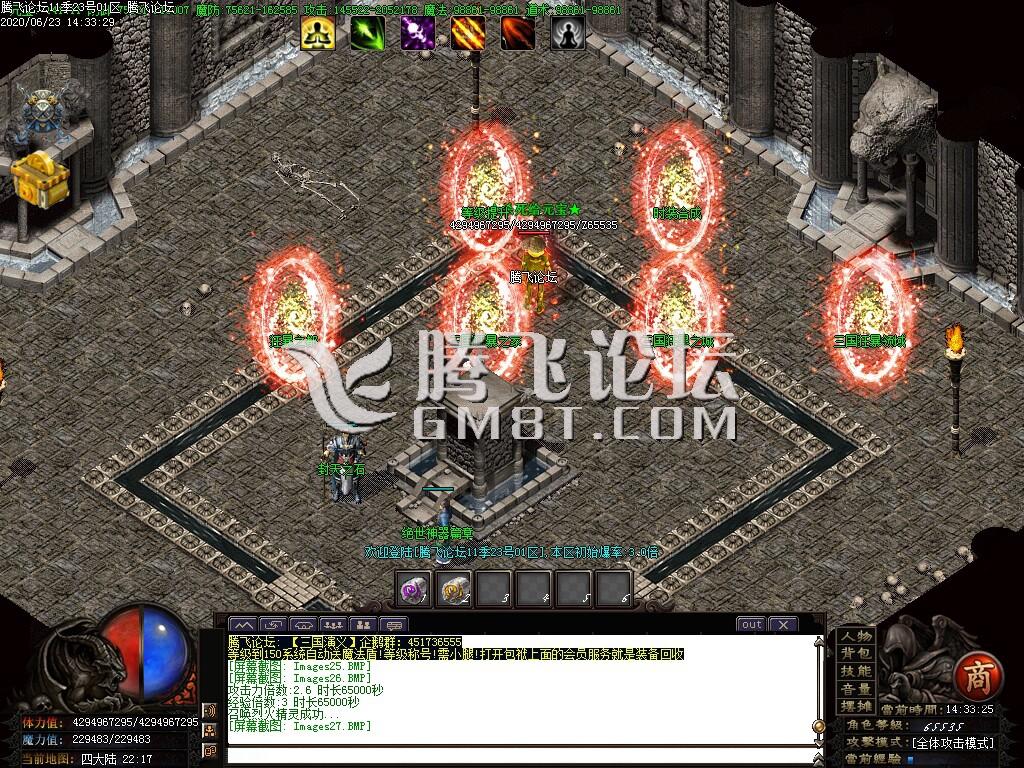Select the golden scroll in hotbar slot 2
The image size is (1024, 768).
(455, 589)
